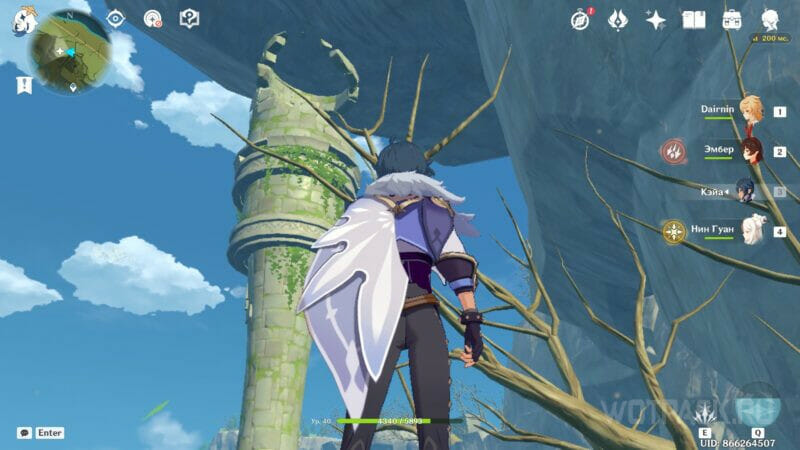Open the chat box labeled Enter
The width and height of the screenshot is (800, 450).
click(x=41, y=433)
